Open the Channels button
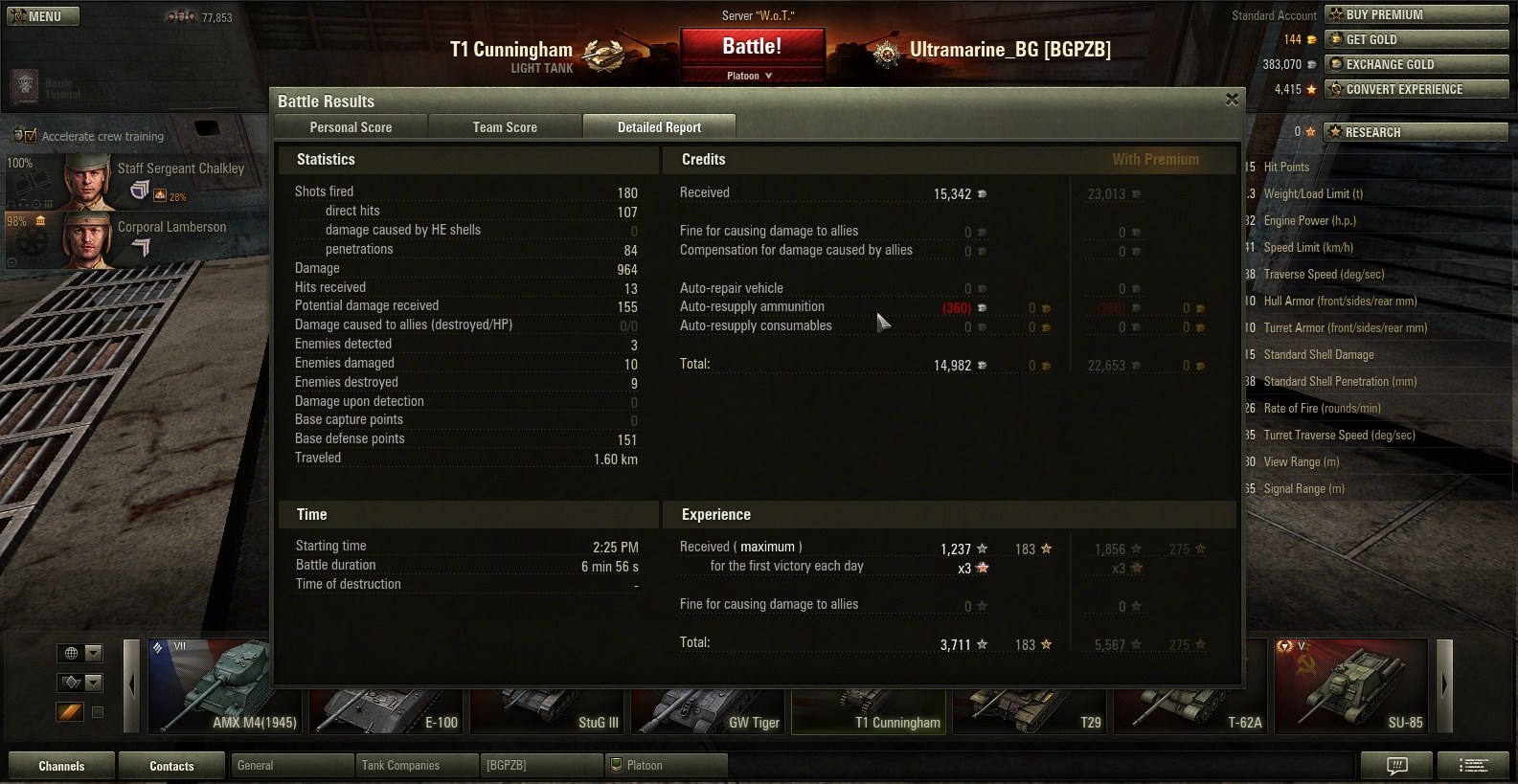1518x784 pixels. (61, 766)
